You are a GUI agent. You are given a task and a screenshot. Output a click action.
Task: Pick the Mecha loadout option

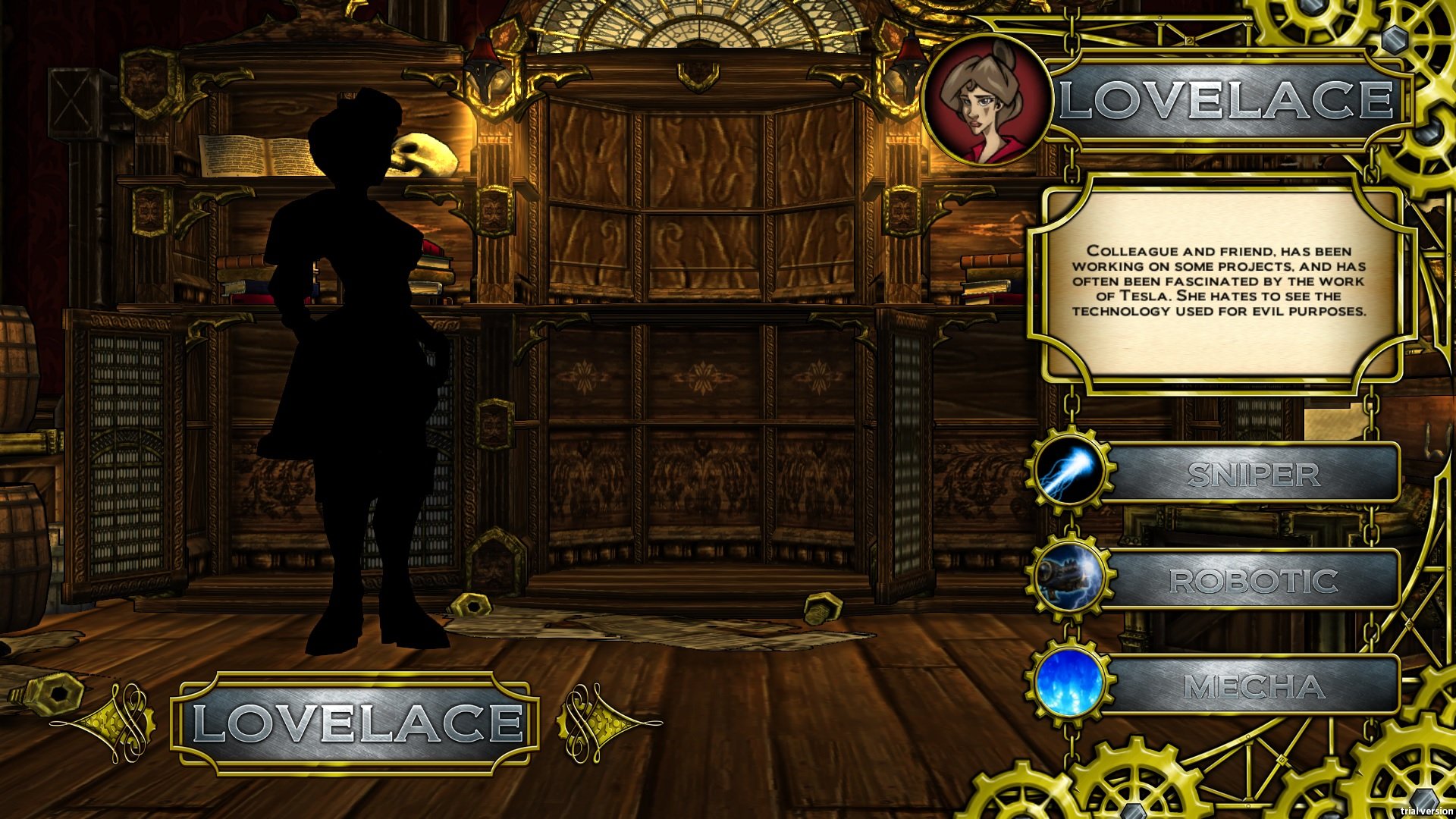(1253, 684)
